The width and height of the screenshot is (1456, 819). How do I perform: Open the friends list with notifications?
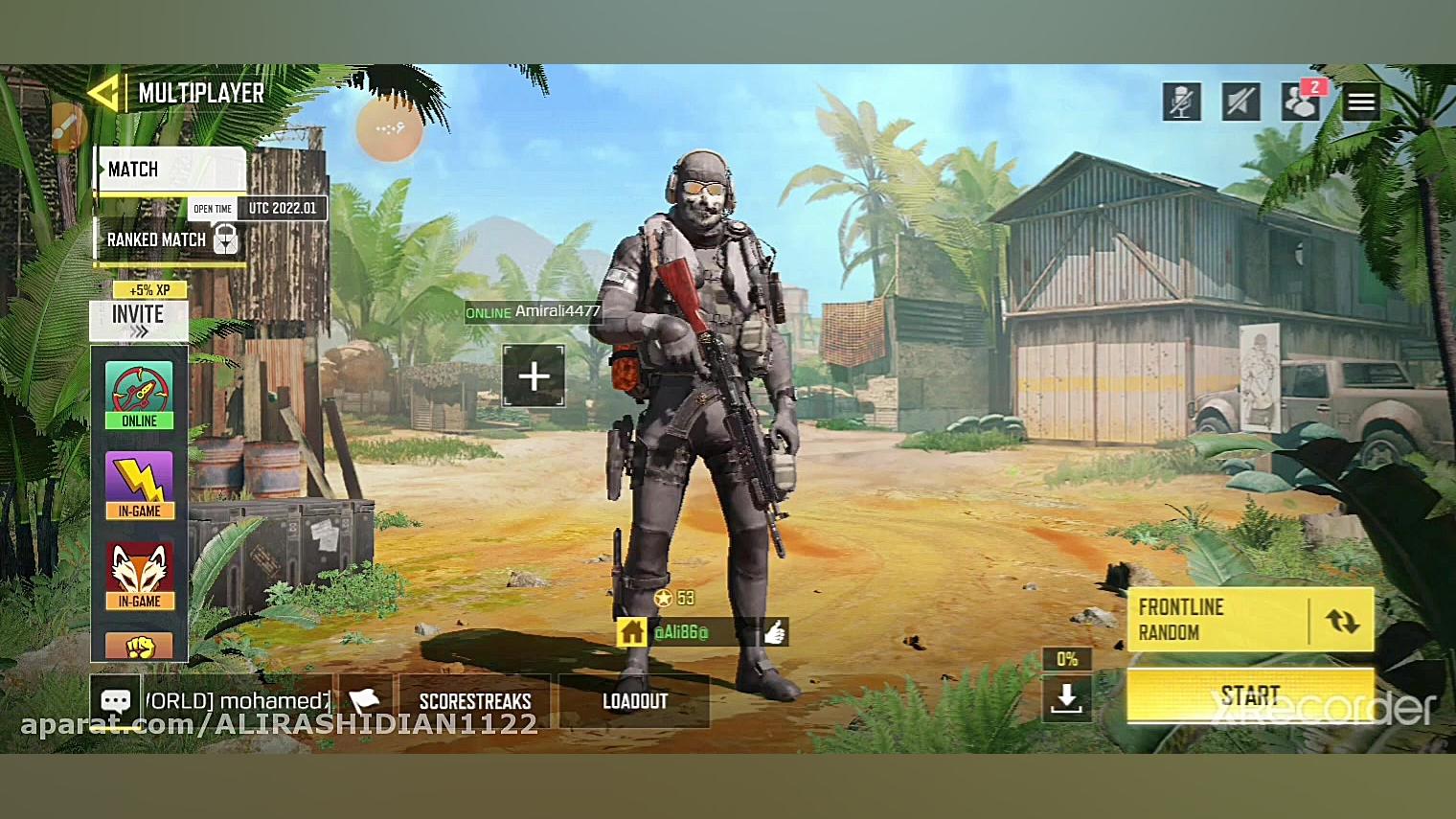pos(1301,102)
